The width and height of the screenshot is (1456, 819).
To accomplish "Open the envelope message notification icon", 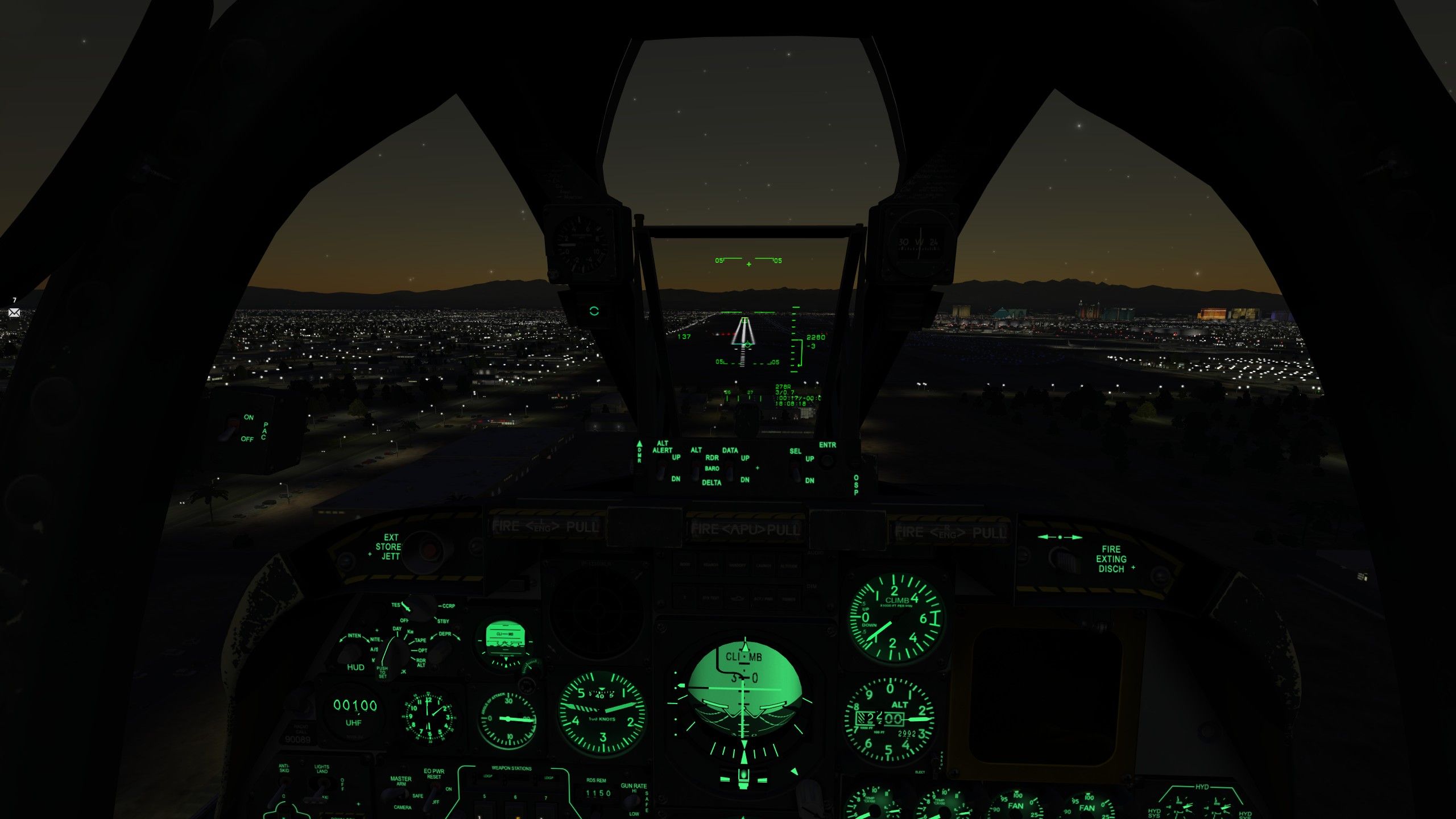I will [x=14, y=312].
